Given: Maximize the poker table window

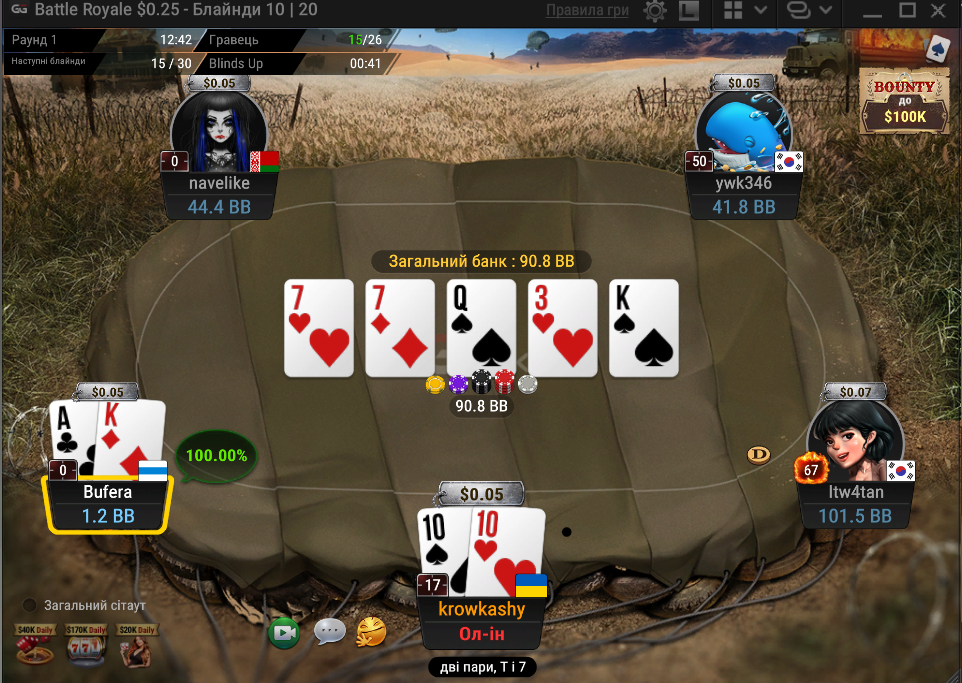Looking at the screenshot, I should 907,11.
